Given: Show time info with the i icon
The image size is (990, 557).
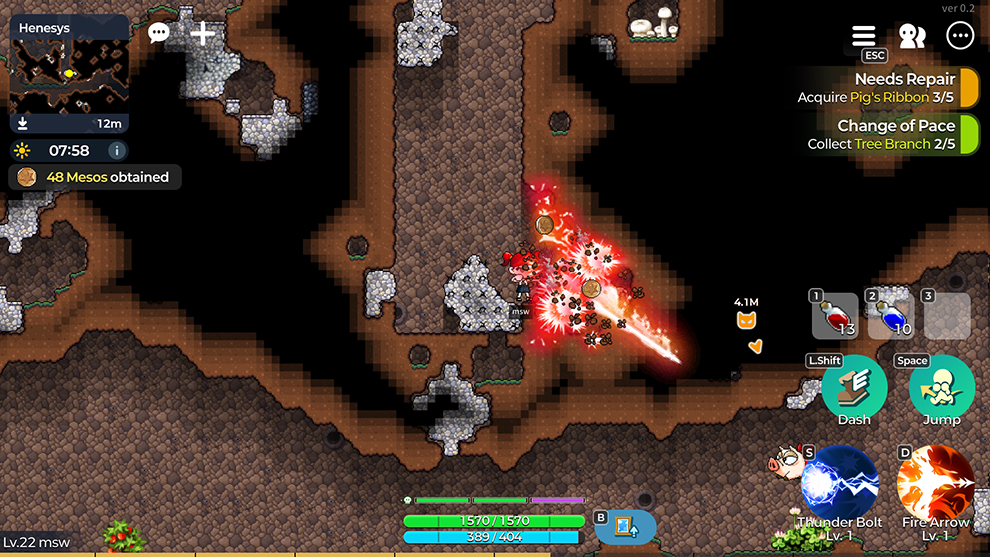Looking at the screenshot, I should tap(117, 151).
